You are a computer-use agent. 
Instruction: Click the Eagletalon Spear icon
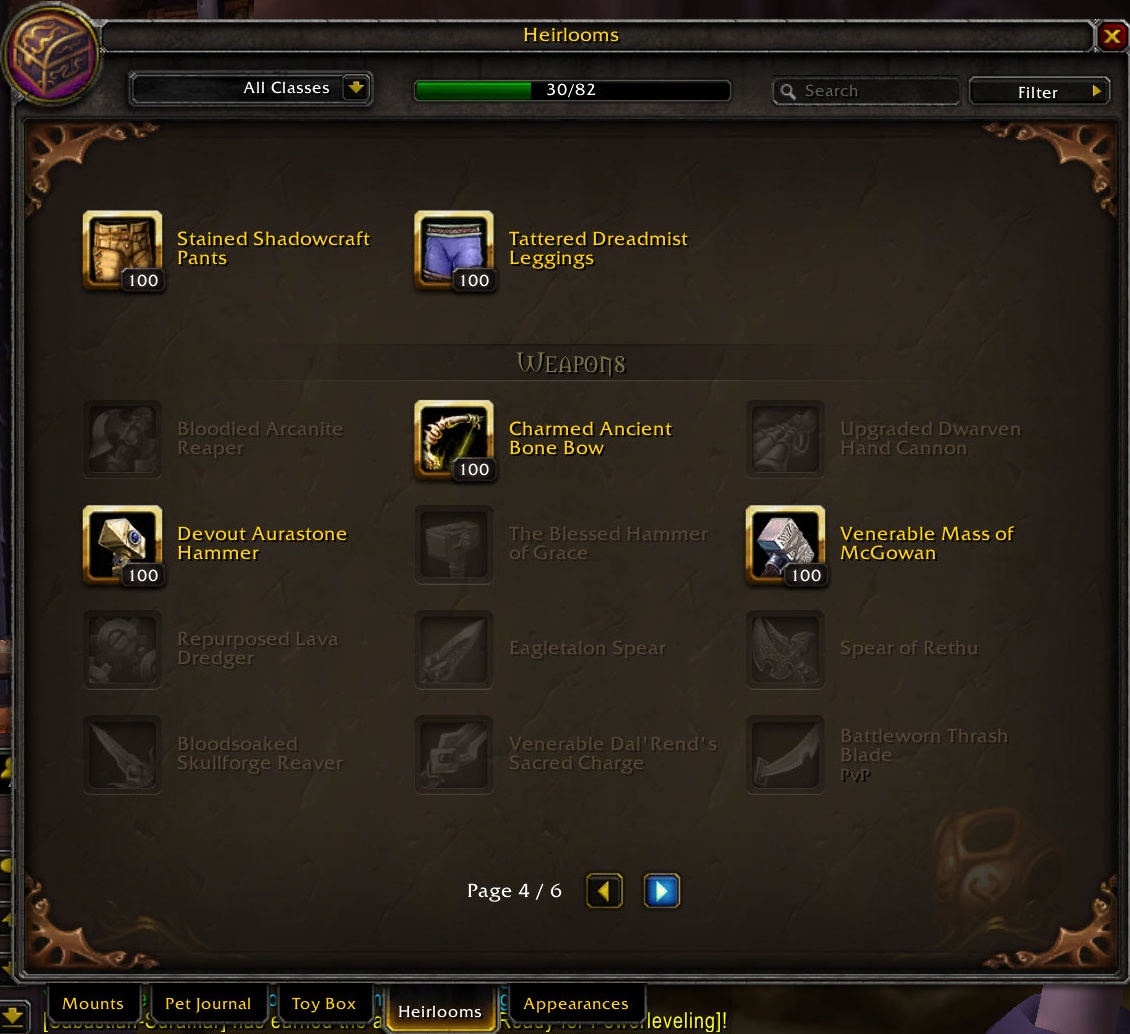point(454,650)
